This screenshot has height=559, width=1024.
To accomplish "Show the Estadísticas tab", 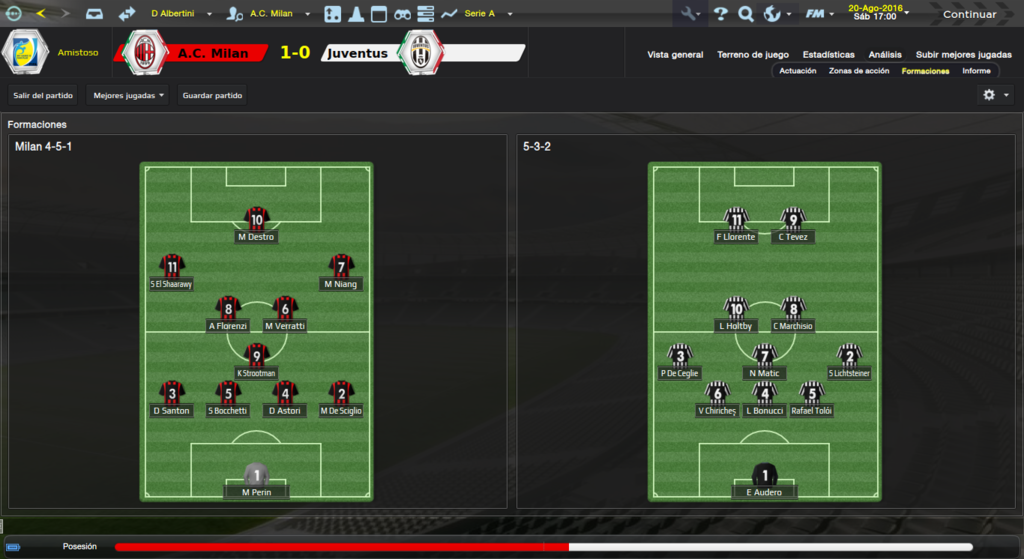I will 828,55.
